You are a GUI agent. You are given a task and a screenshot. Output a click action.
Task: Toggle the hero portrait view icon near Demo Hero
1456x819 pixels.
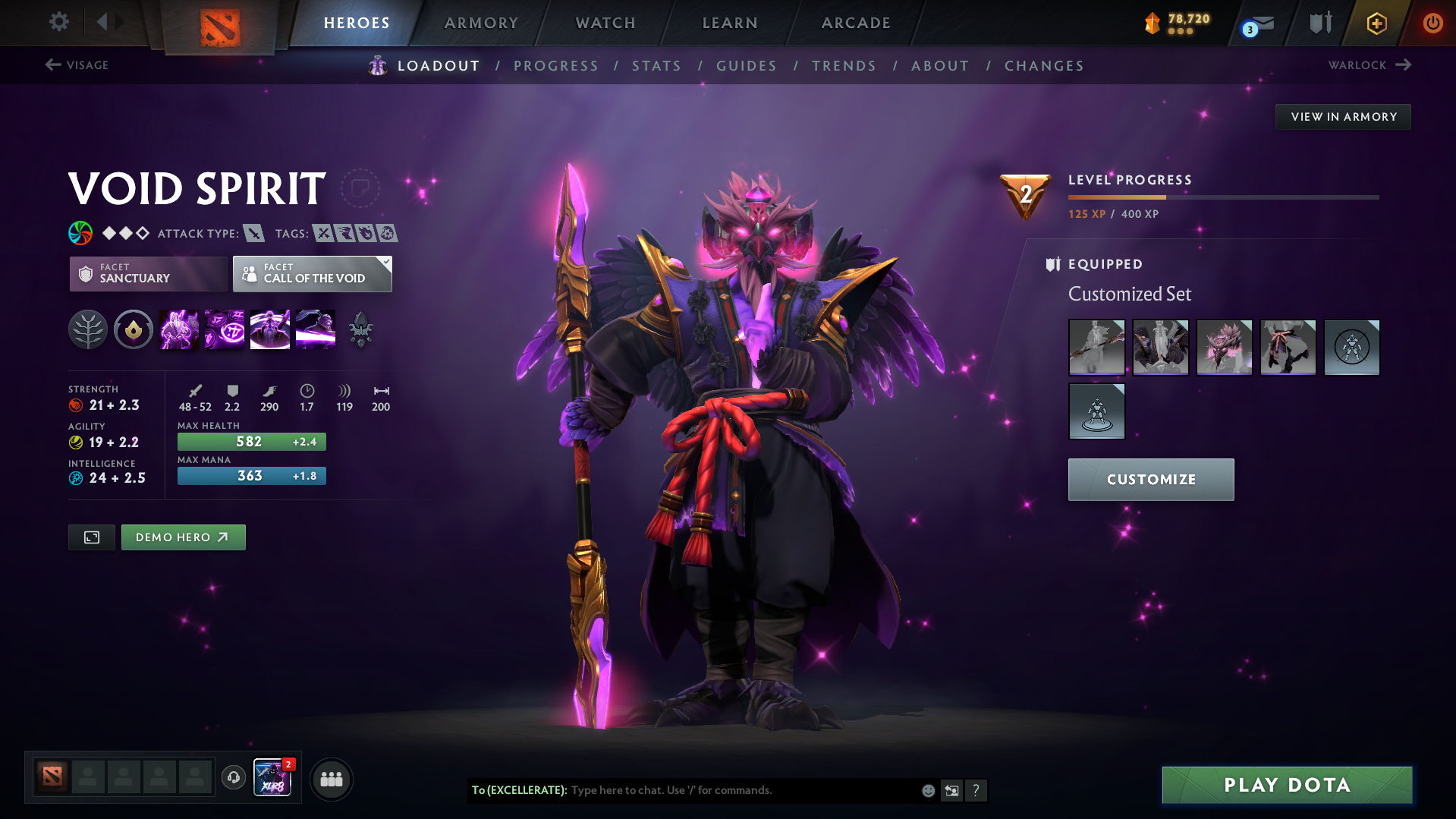tap(91, 537)
